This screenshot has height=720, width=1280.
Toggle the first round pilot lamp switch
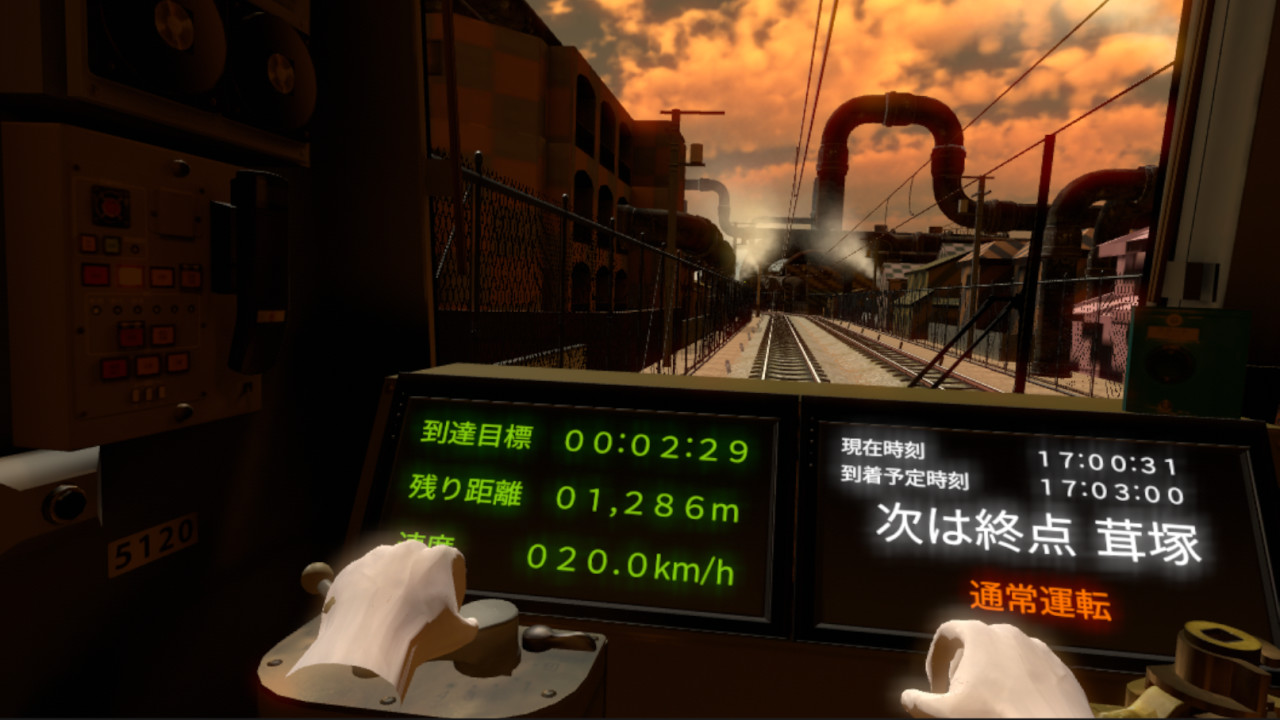click(x=96, y=309)
